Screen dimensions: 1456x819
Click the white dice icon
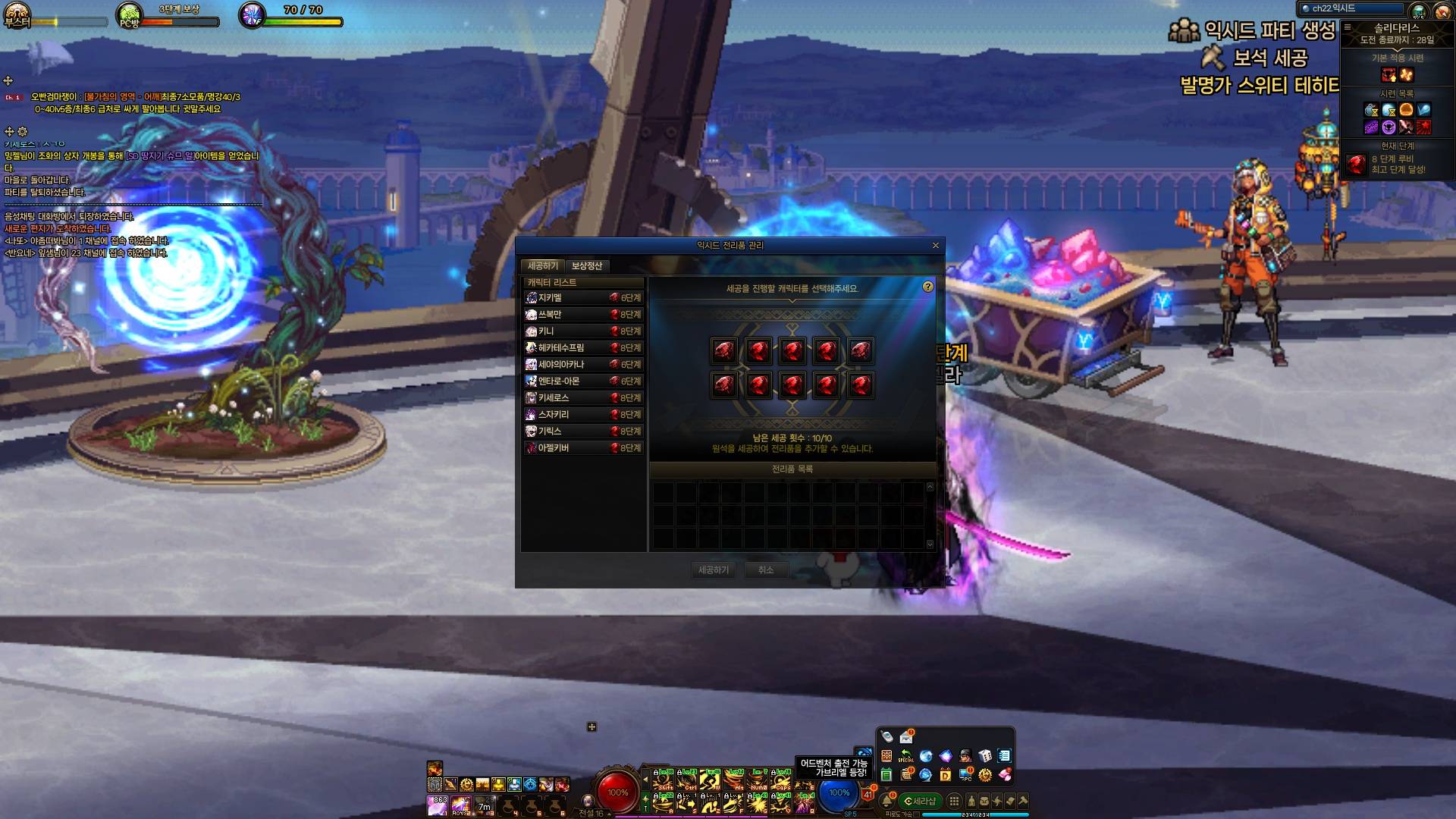tap(984, 756)
